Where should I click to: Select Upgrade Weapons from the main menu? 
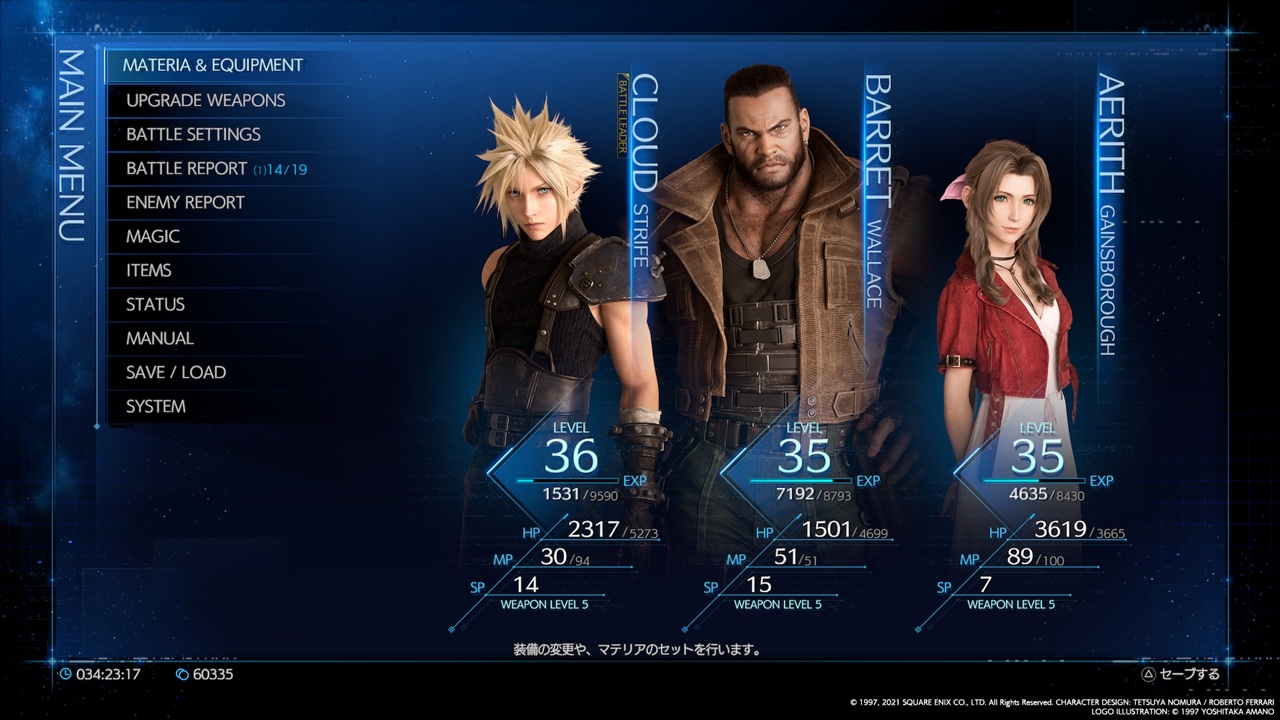[204, 100]
